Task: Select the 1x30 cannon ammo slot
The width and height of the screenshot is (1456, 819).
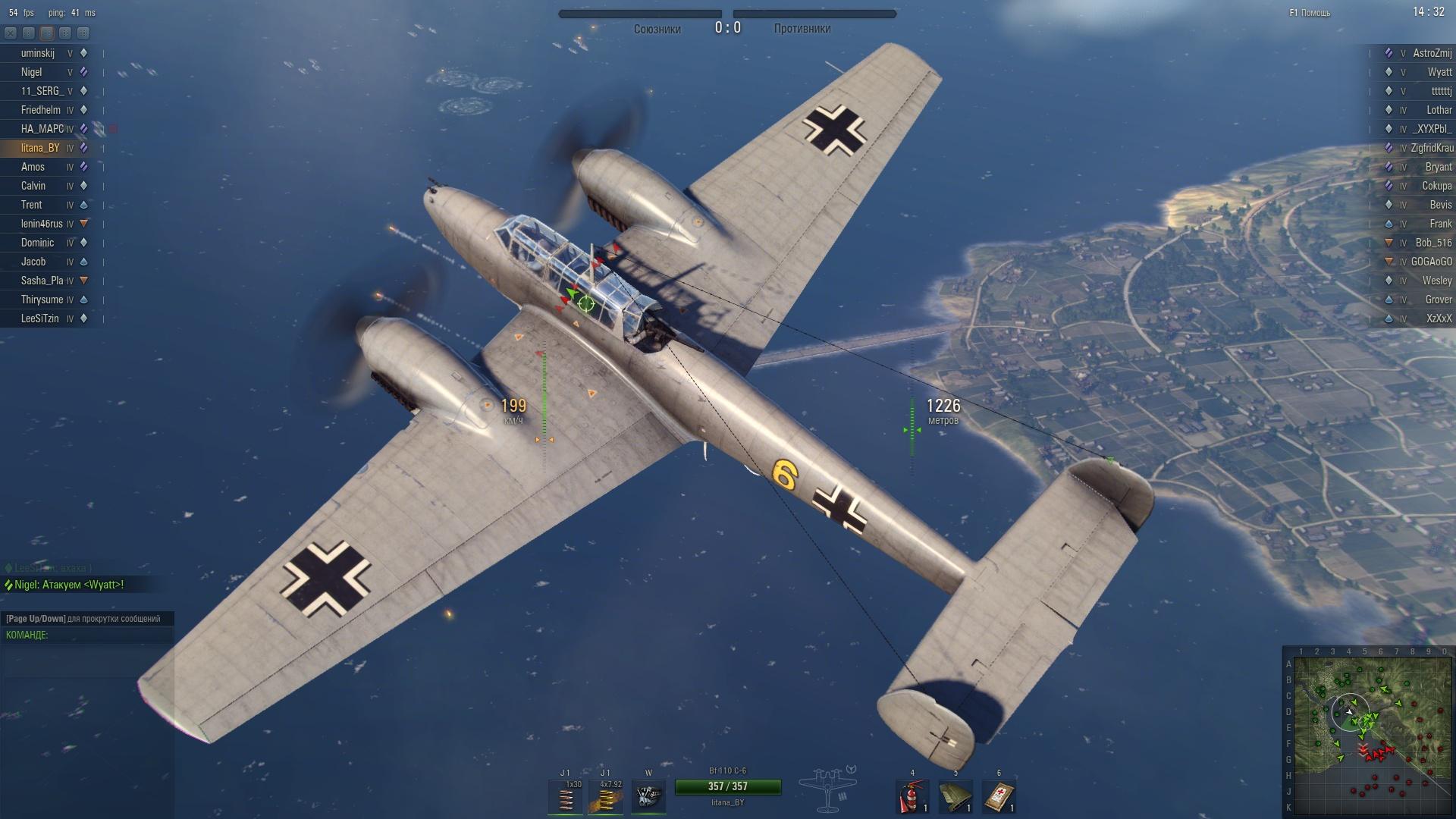Action: pyautogui.click(x=565, y=798)
